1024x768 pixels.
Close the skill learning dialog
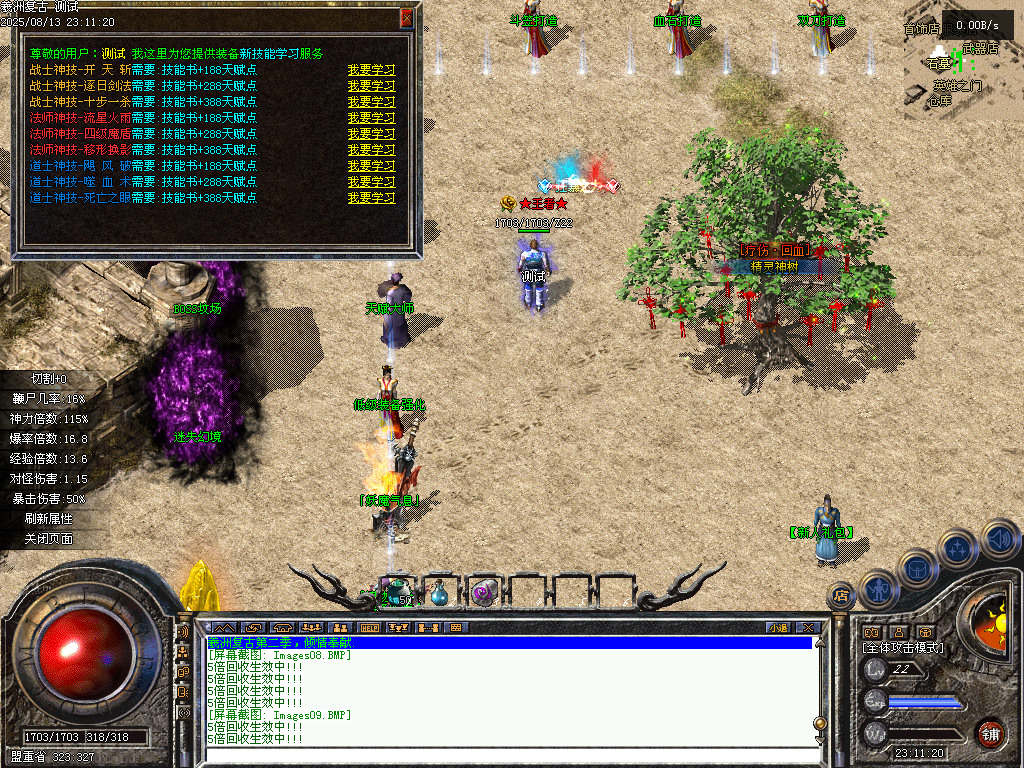[406, 18]
